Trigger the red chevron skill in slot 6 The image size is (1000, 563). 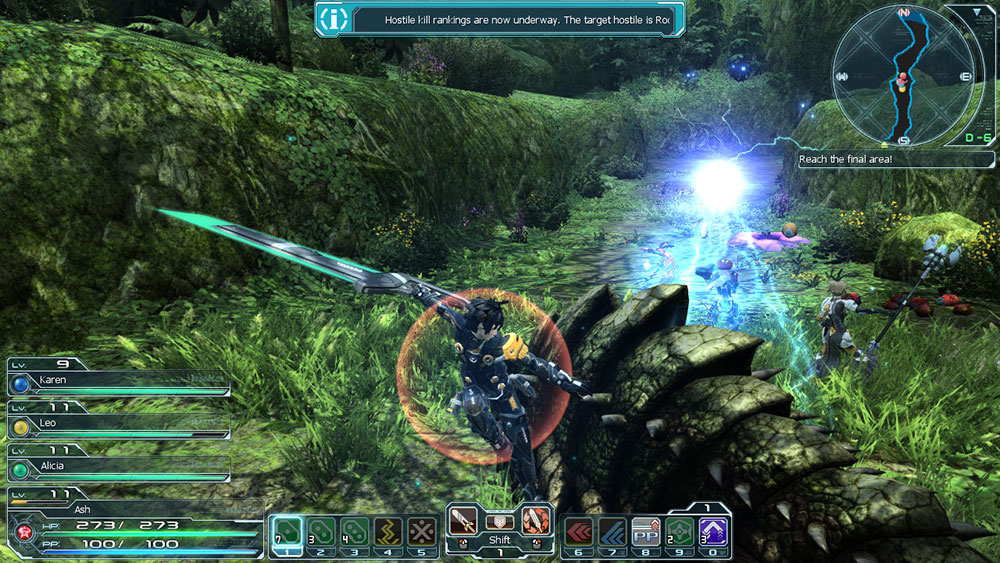click(x=579, y=530)
